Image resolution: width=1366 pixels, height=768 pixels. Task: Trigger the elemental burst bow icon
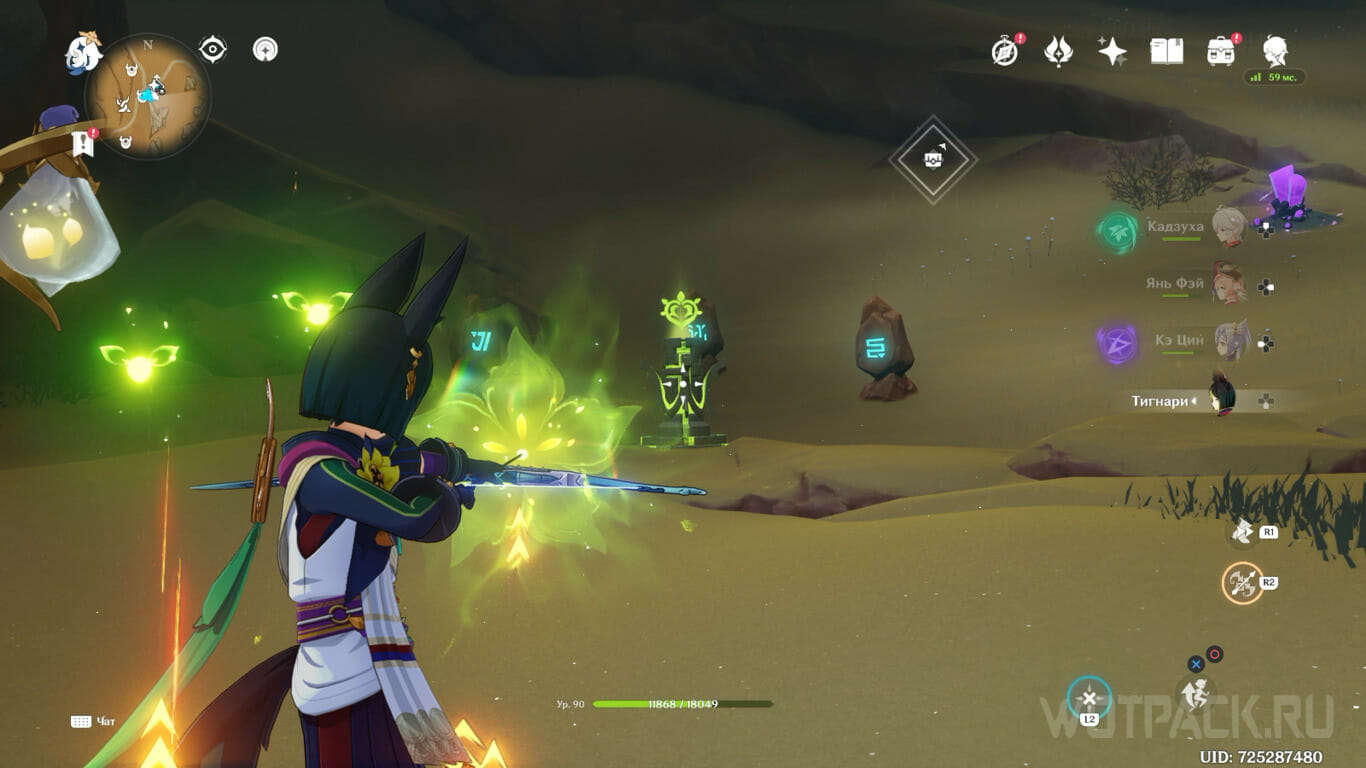click(x=1243, y=583)
